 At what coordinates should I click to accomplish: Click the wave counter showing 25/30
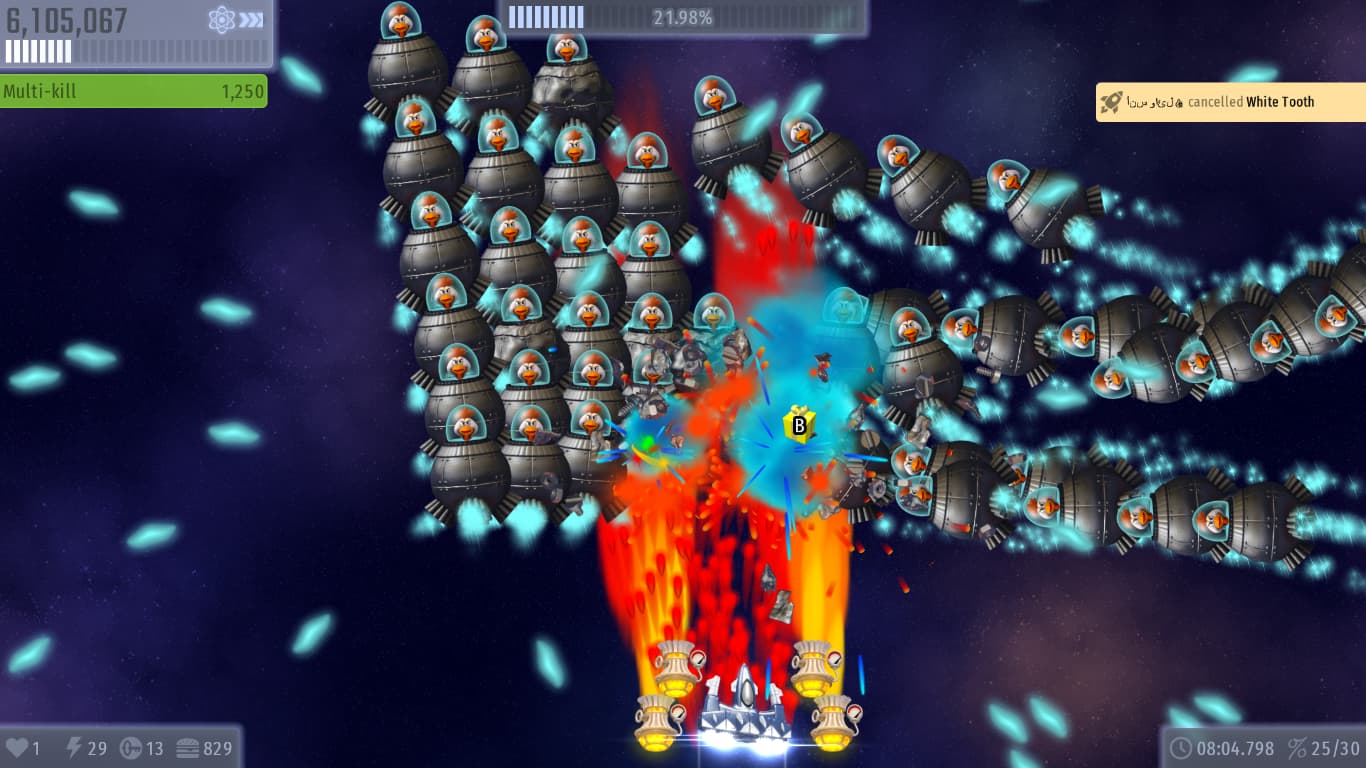1337,746
